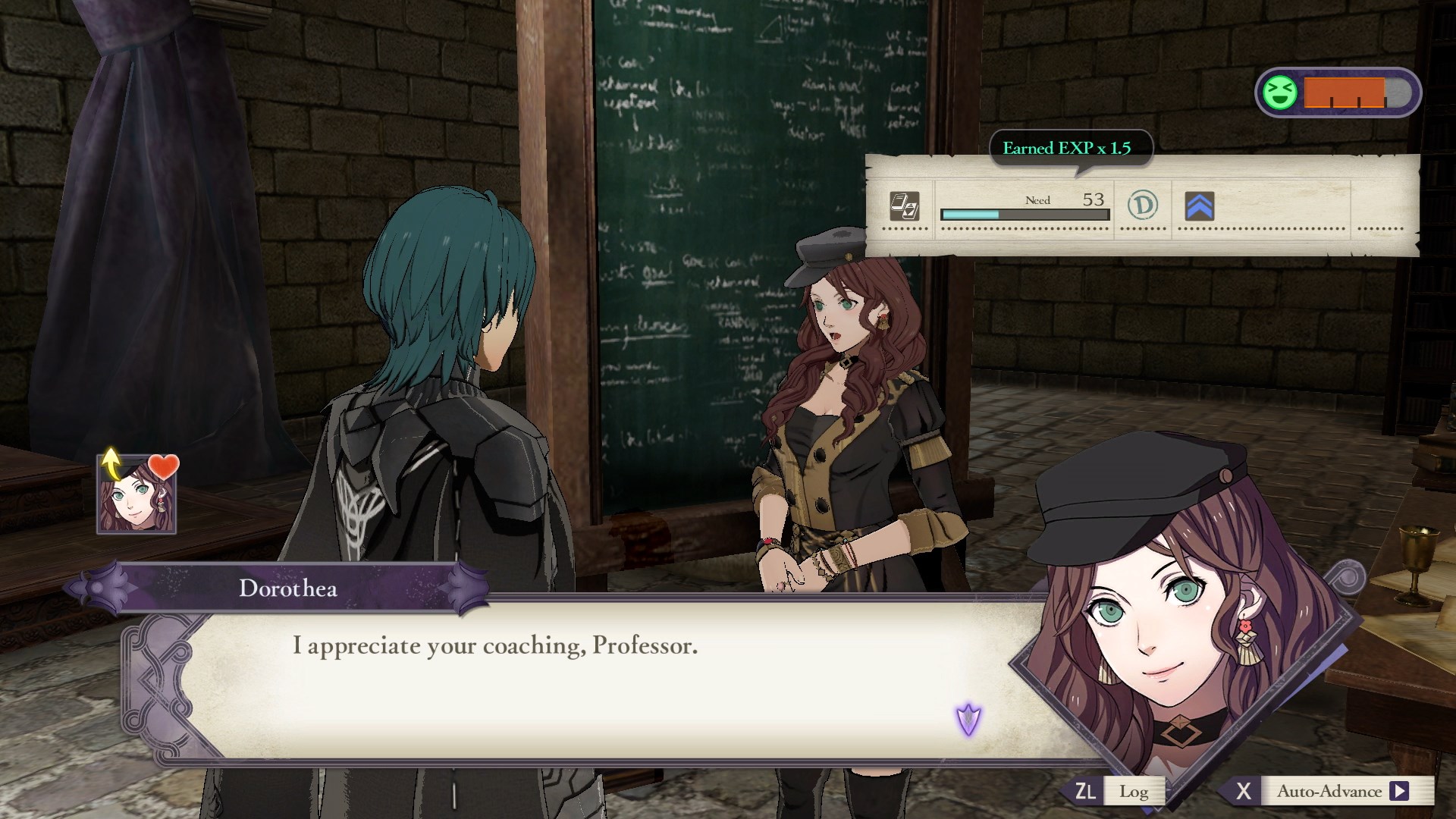This screenshot has height=819, width=1456.
Task: Click the ZL button prompt icon
Action: (1087, 791)
